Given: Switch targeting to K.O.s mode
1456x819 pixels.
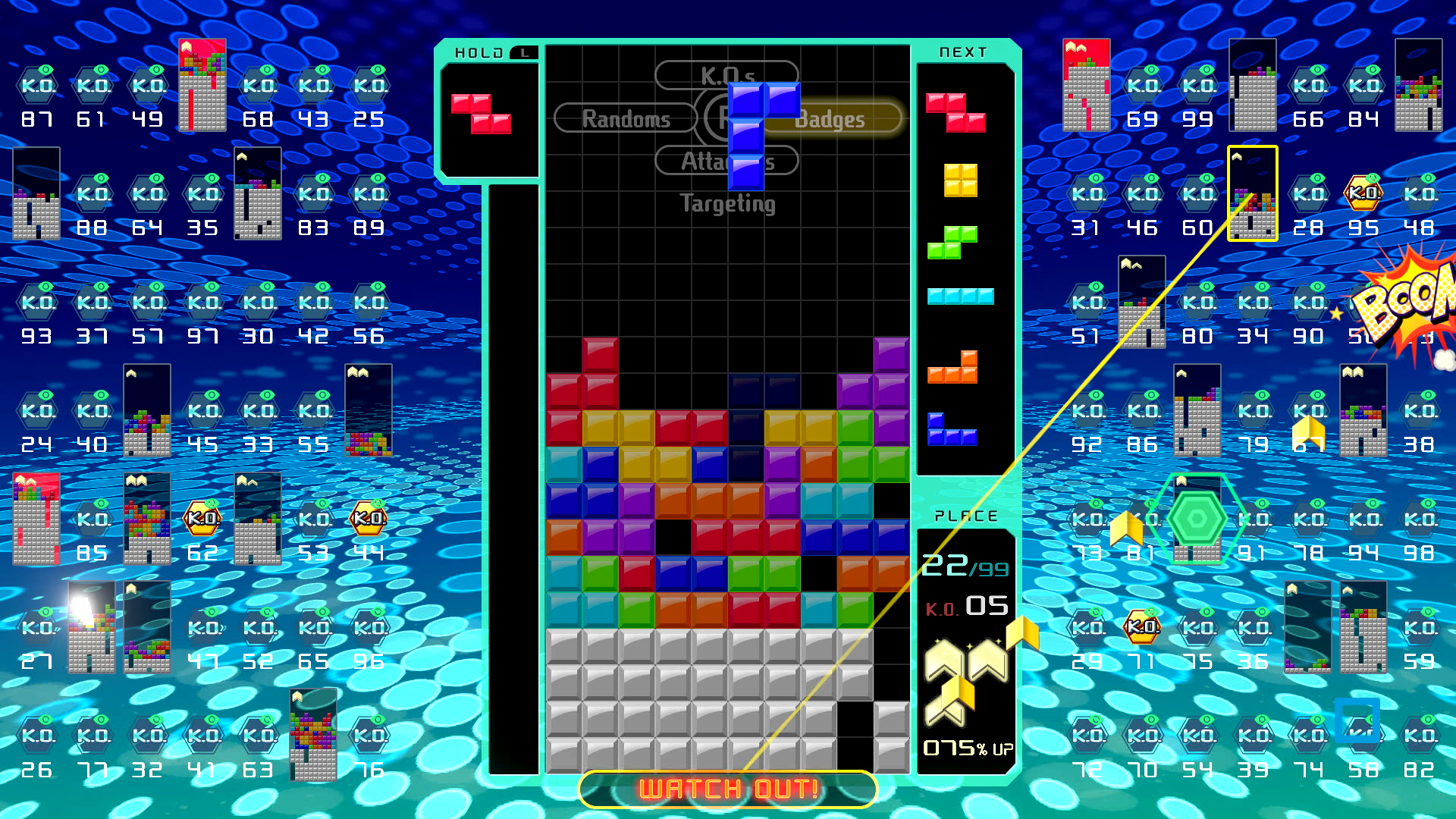Looking at the screenshot, I should (x=727, y=75).
